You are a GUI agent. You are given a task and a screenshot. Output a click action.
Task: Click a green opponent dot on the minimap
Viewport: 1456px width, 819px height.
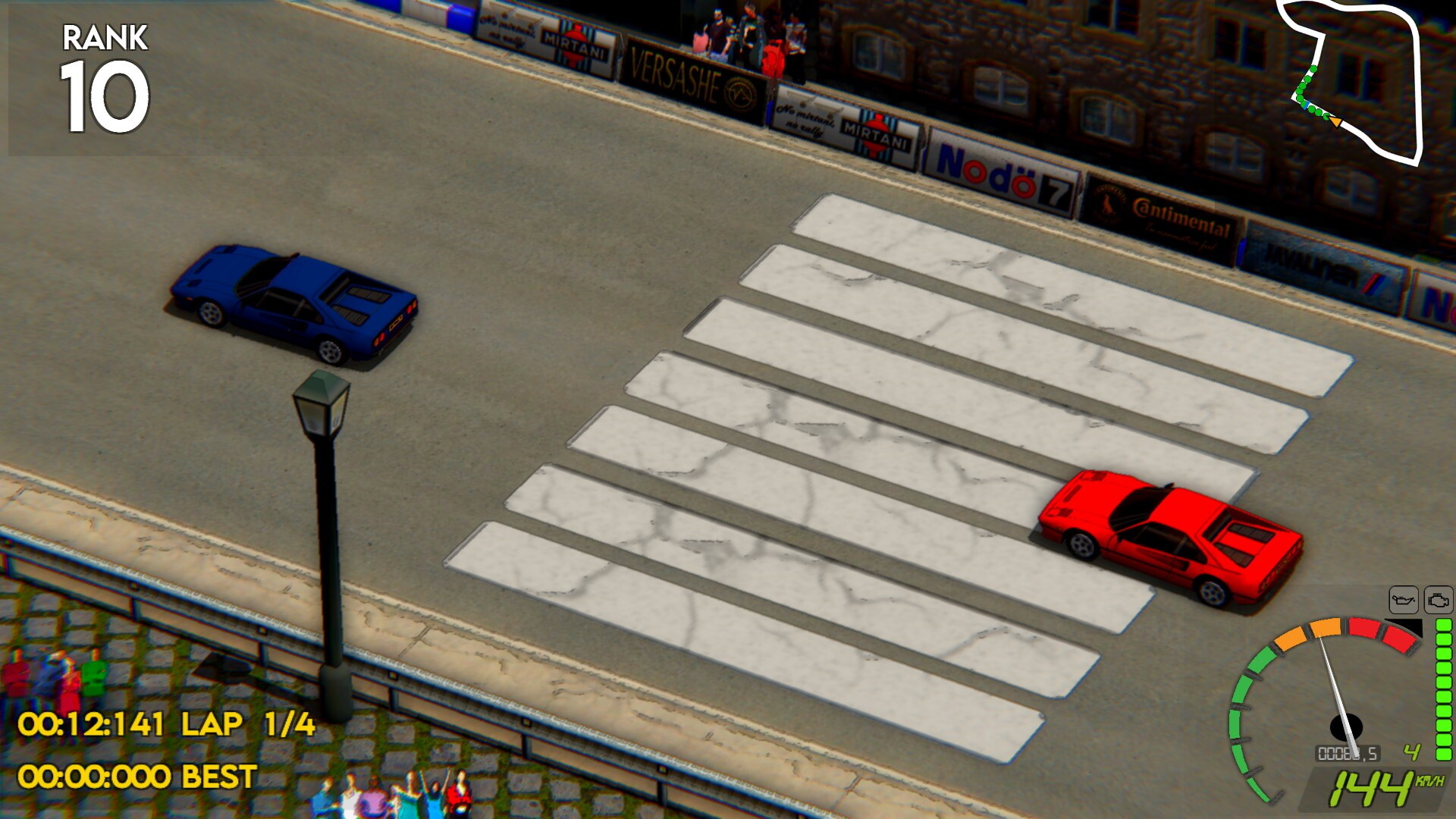[x=1313, y=71]
